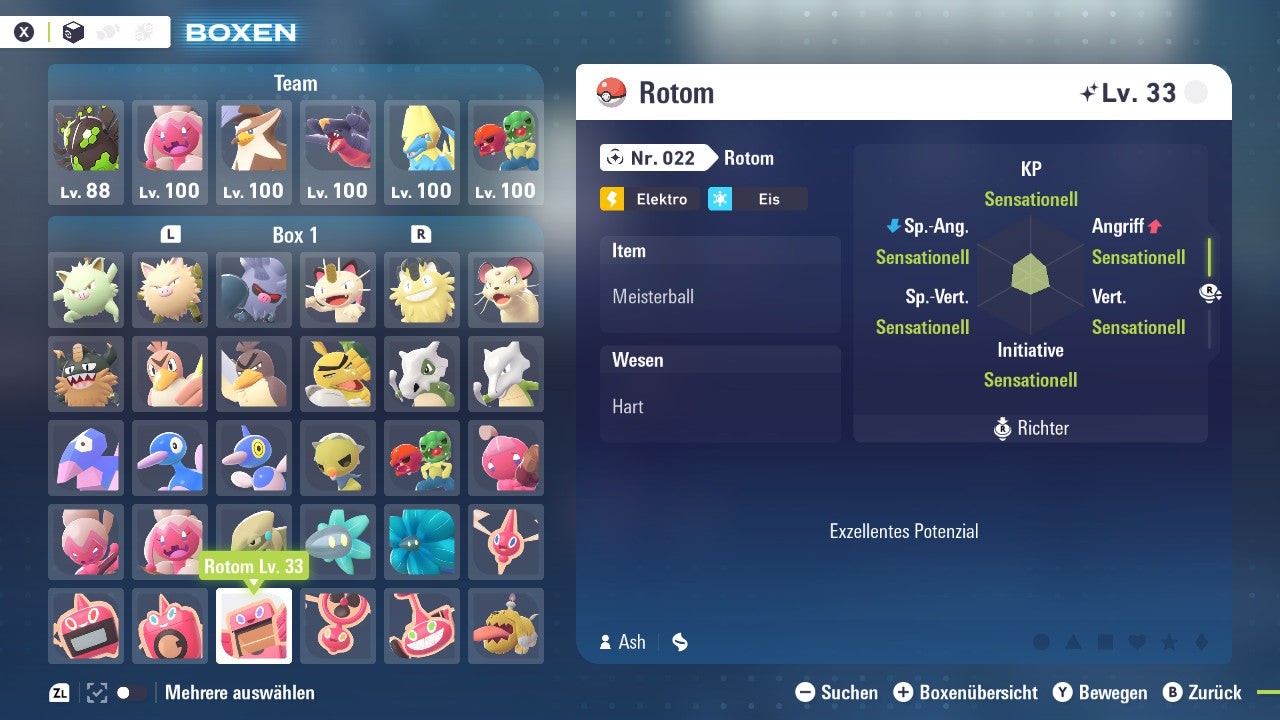The width and height of the screenshot is (1280, 720).
Task: Select the Eis type icon
Action: coord(724,198)
